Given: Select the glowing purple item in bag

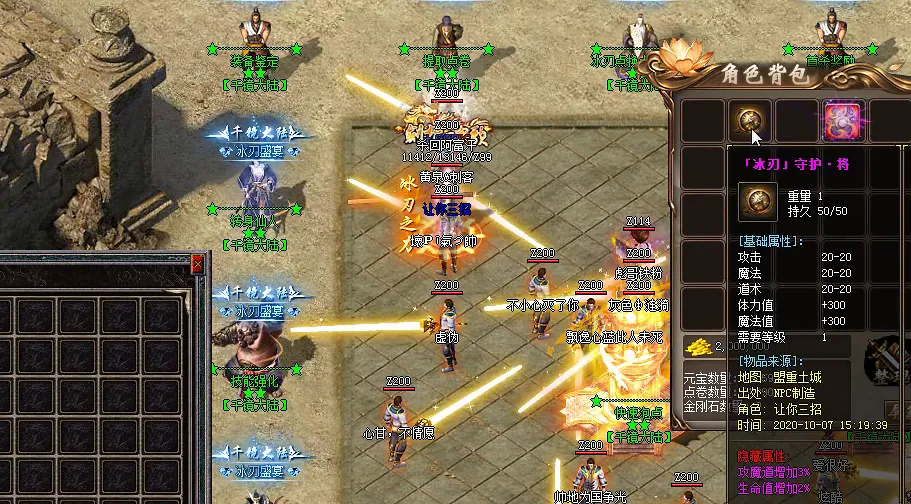Looking at the screenshot, I should pyautogui.click(x=841, y=122).
